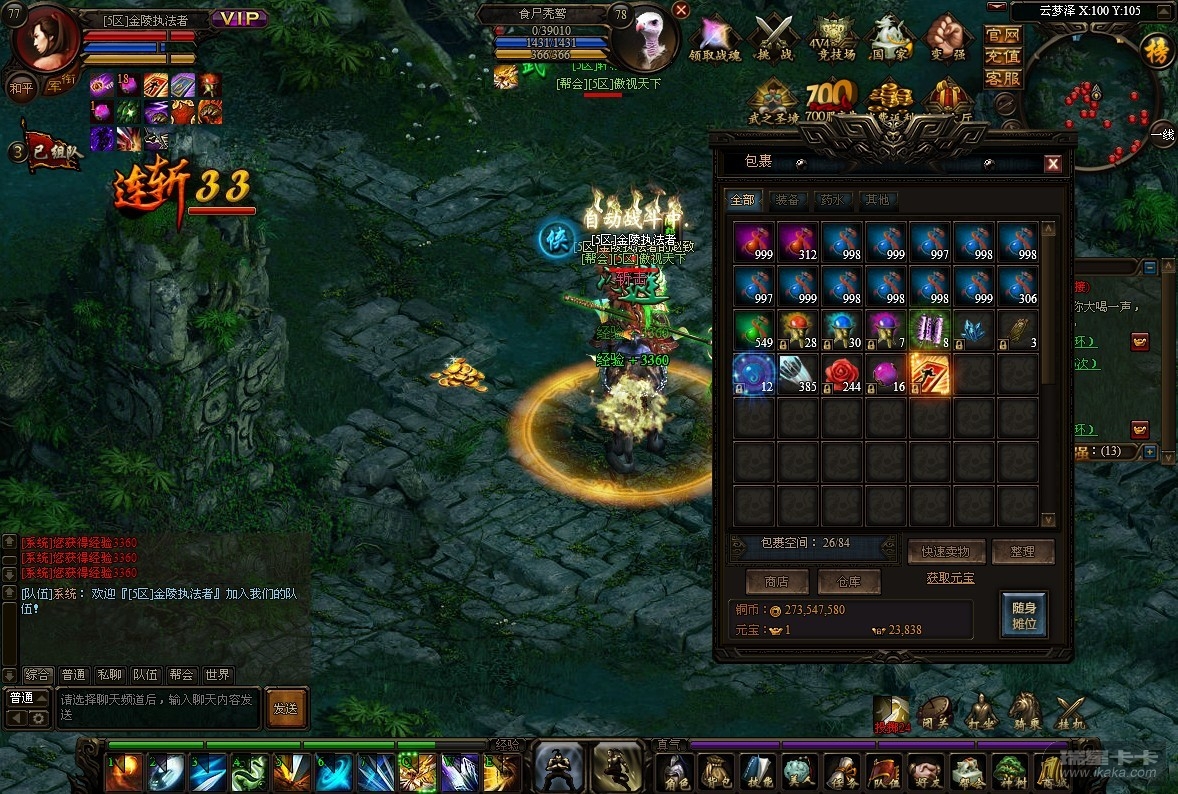Viewport: 1178px width, 794px height.
Task: Close the 包裹 inventory window
Action: (1052, 164)
